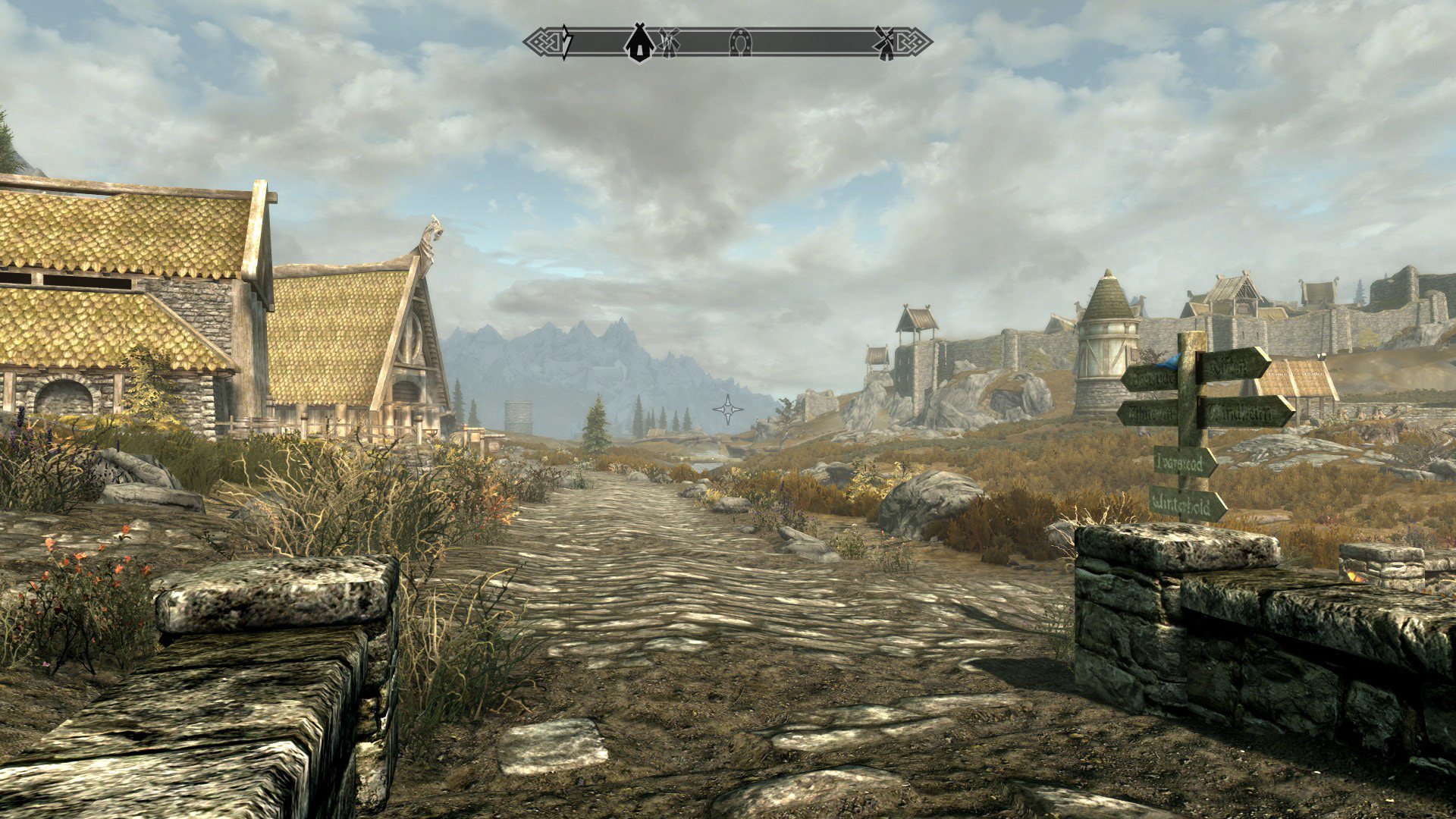1456x819 pixels.
Task: Click the solid black windmill farm marker
Action: point(883,42)
